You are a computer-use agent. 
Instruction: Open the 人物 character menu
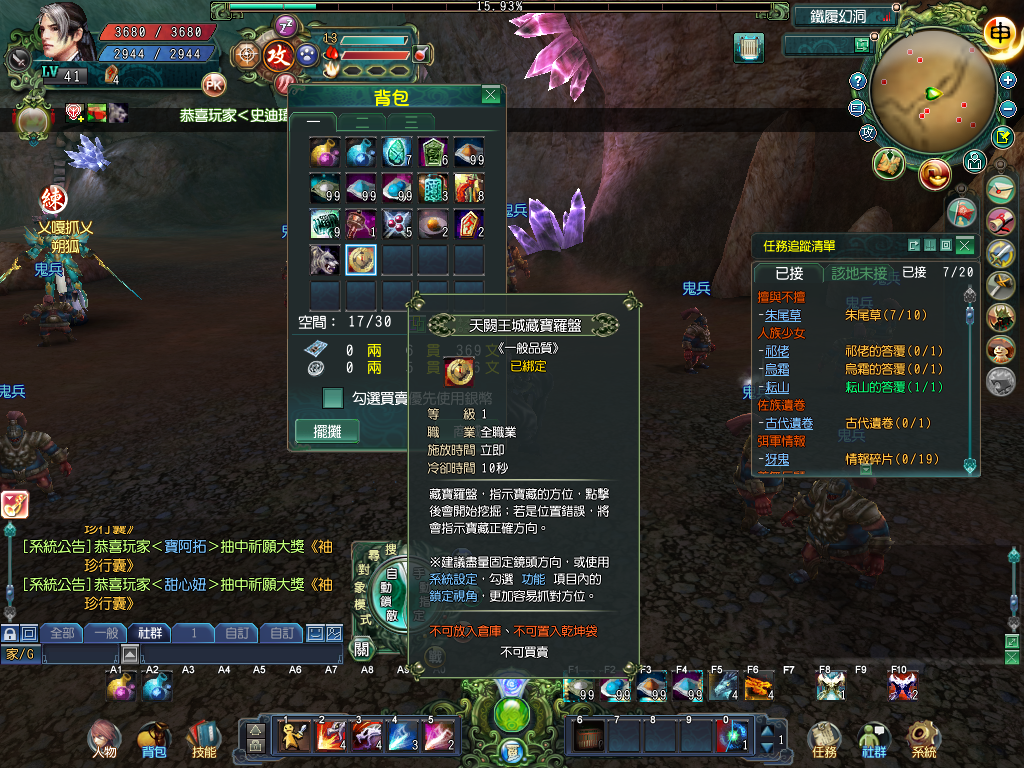[x=102, y=740]
